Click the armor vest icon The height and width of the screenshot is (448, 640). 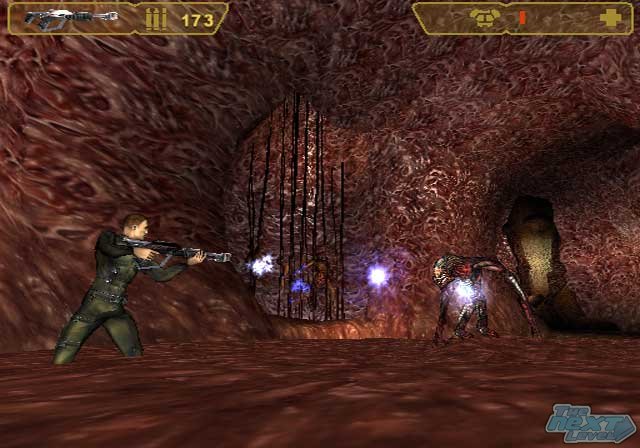[482, 18]
